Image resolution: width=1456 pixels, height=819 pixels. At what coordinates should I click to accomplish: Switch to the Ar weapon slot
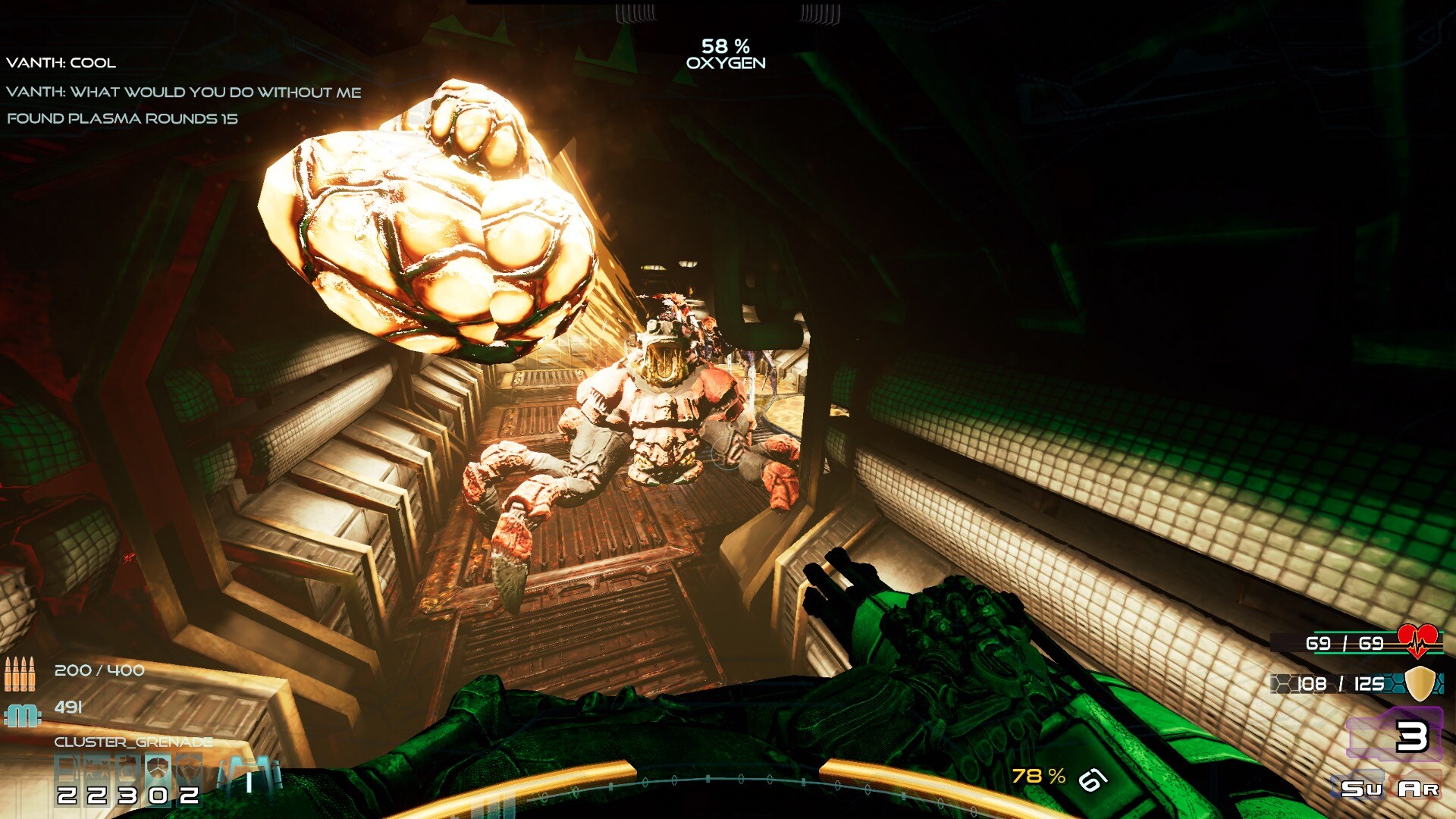1418,789
